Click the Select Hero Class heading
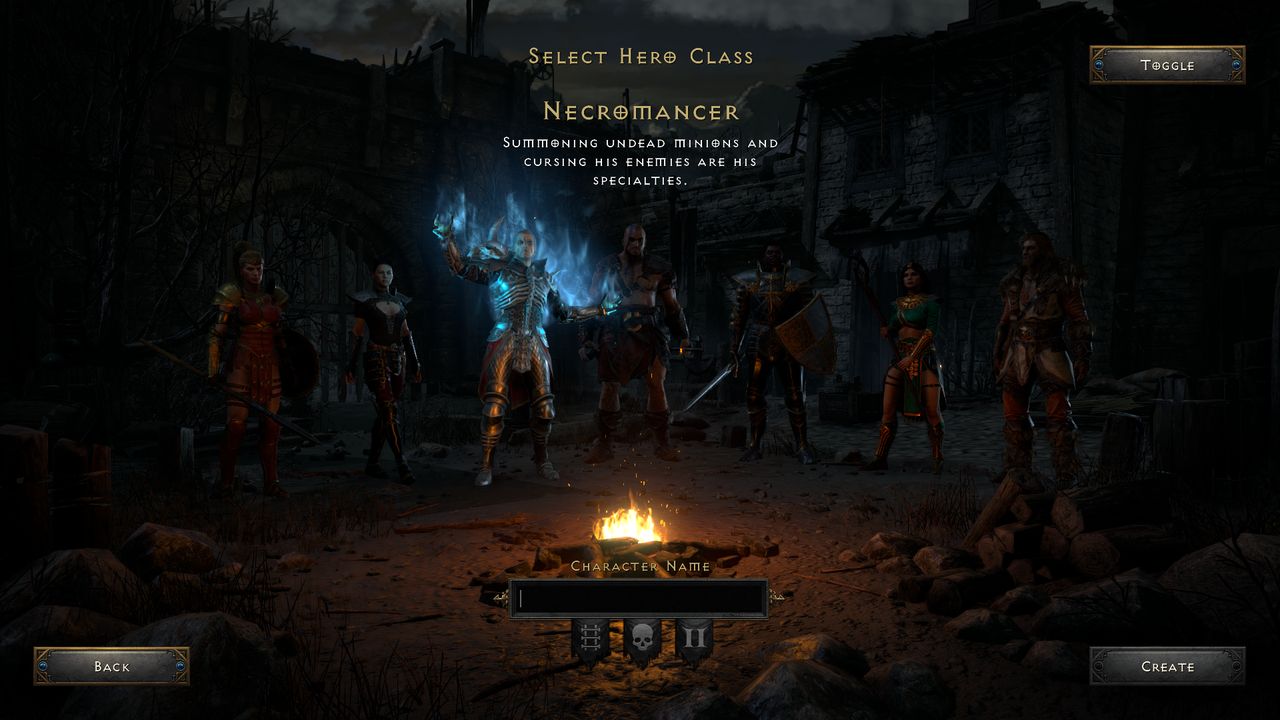1280x720 pixels. pyautogui.click(x=640, y=57)
